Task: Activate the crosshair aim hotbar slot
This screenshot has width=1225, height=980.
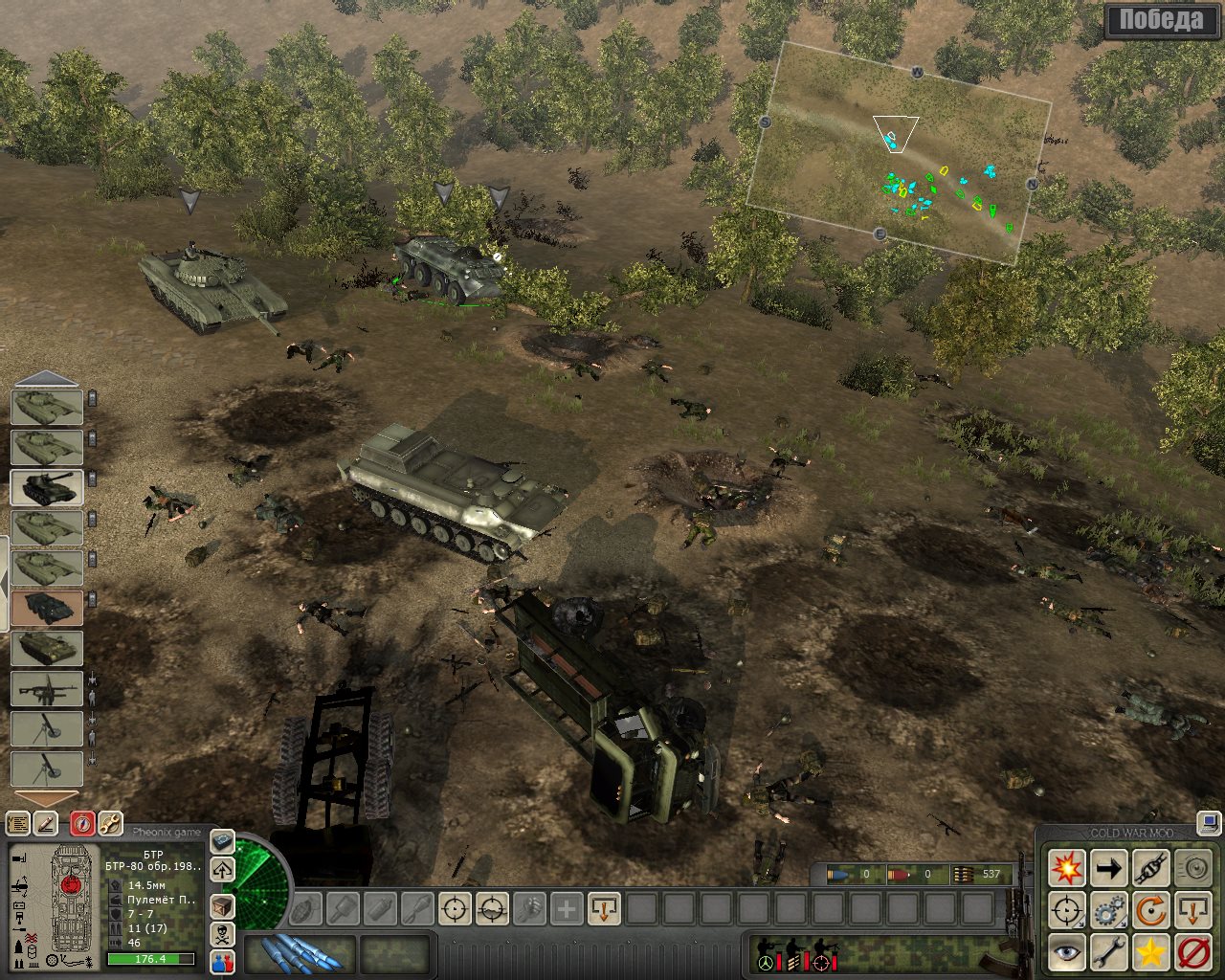Action: [456, 908]
